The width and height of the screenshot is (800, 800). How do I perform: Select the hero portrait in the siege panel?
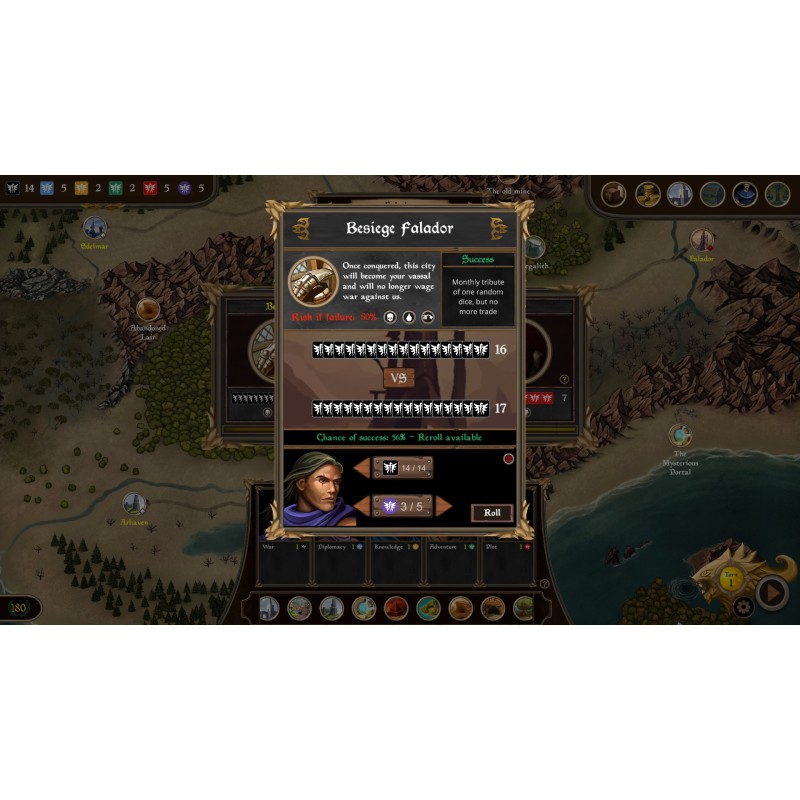point(319,488)
